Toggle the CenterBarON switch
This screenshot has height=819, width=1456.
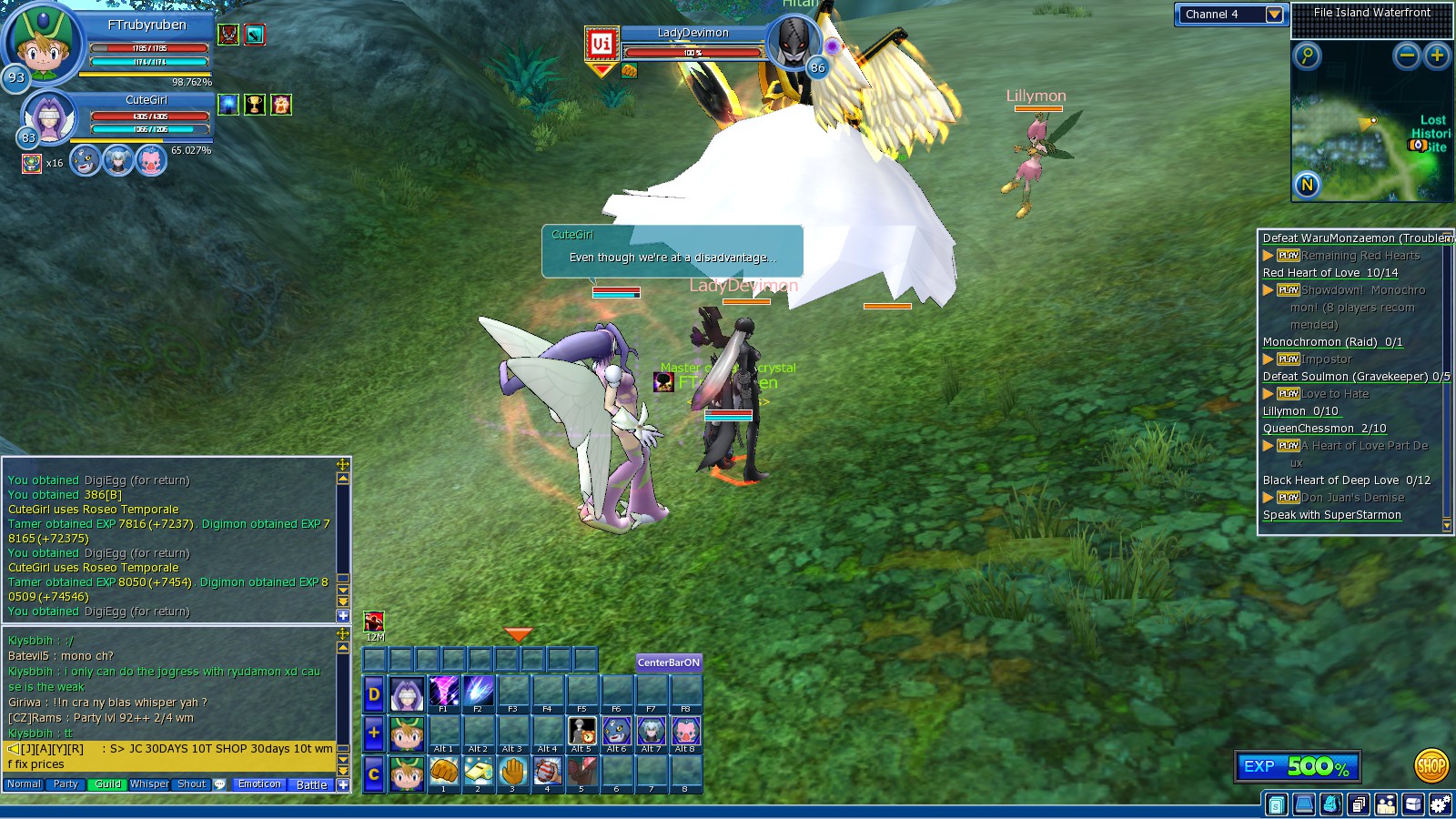668,663
